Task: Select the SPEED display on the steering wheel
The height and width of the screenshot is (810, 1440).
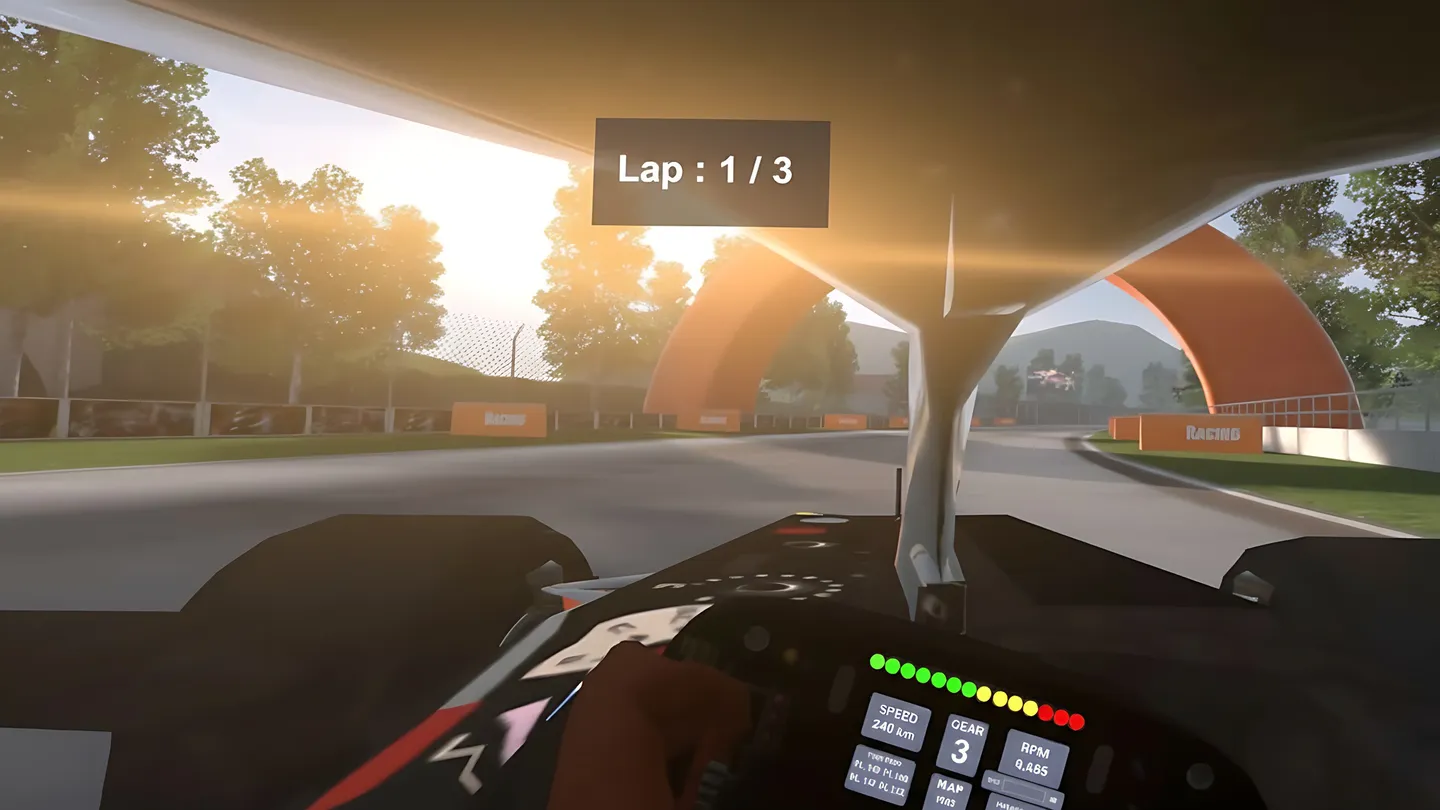Action: (898, 722)
